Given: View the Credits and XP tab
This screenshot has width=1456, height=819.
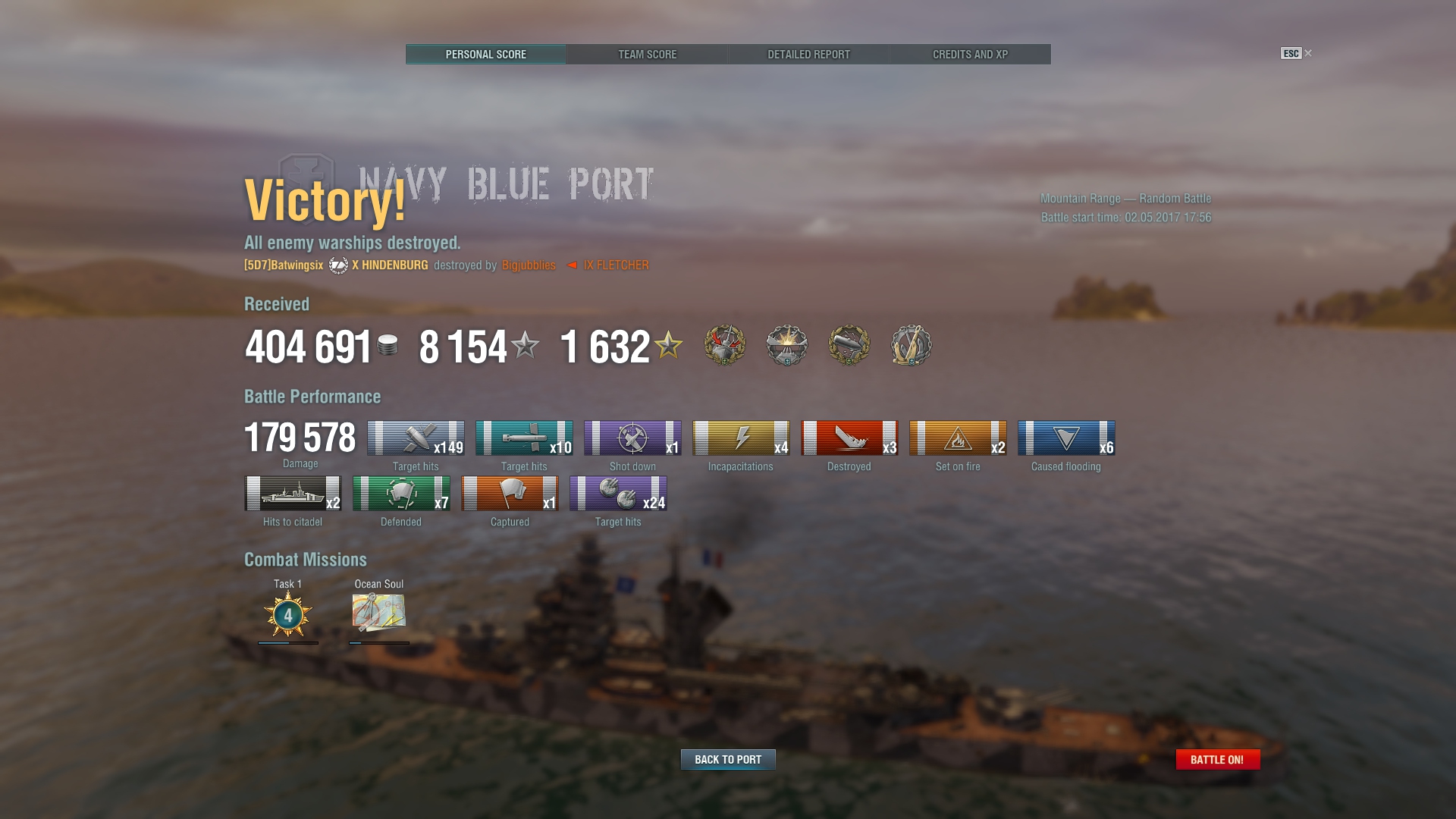Looking at the screenshot, I should (970, 55).
